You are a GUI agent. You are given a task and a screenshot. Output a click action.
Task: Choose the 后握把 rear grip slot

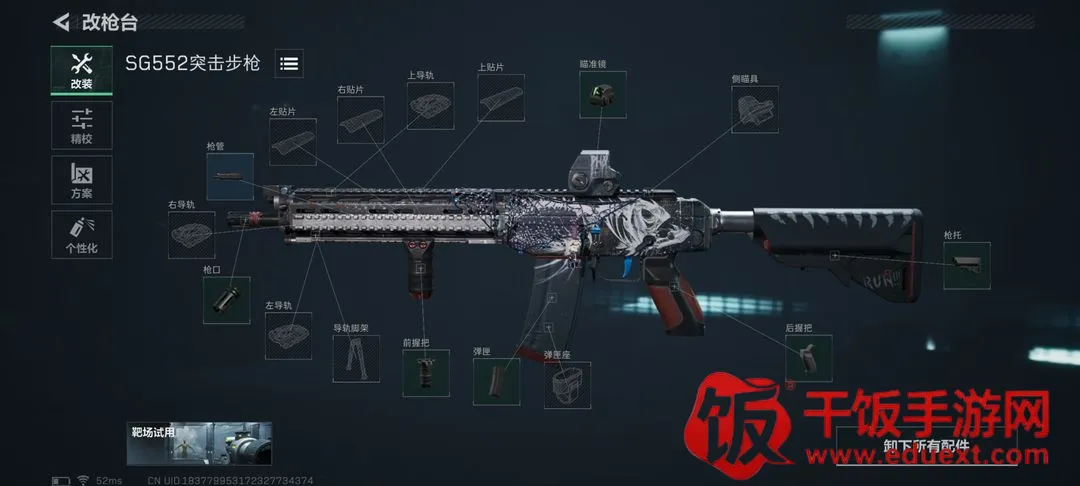point(808,358)
